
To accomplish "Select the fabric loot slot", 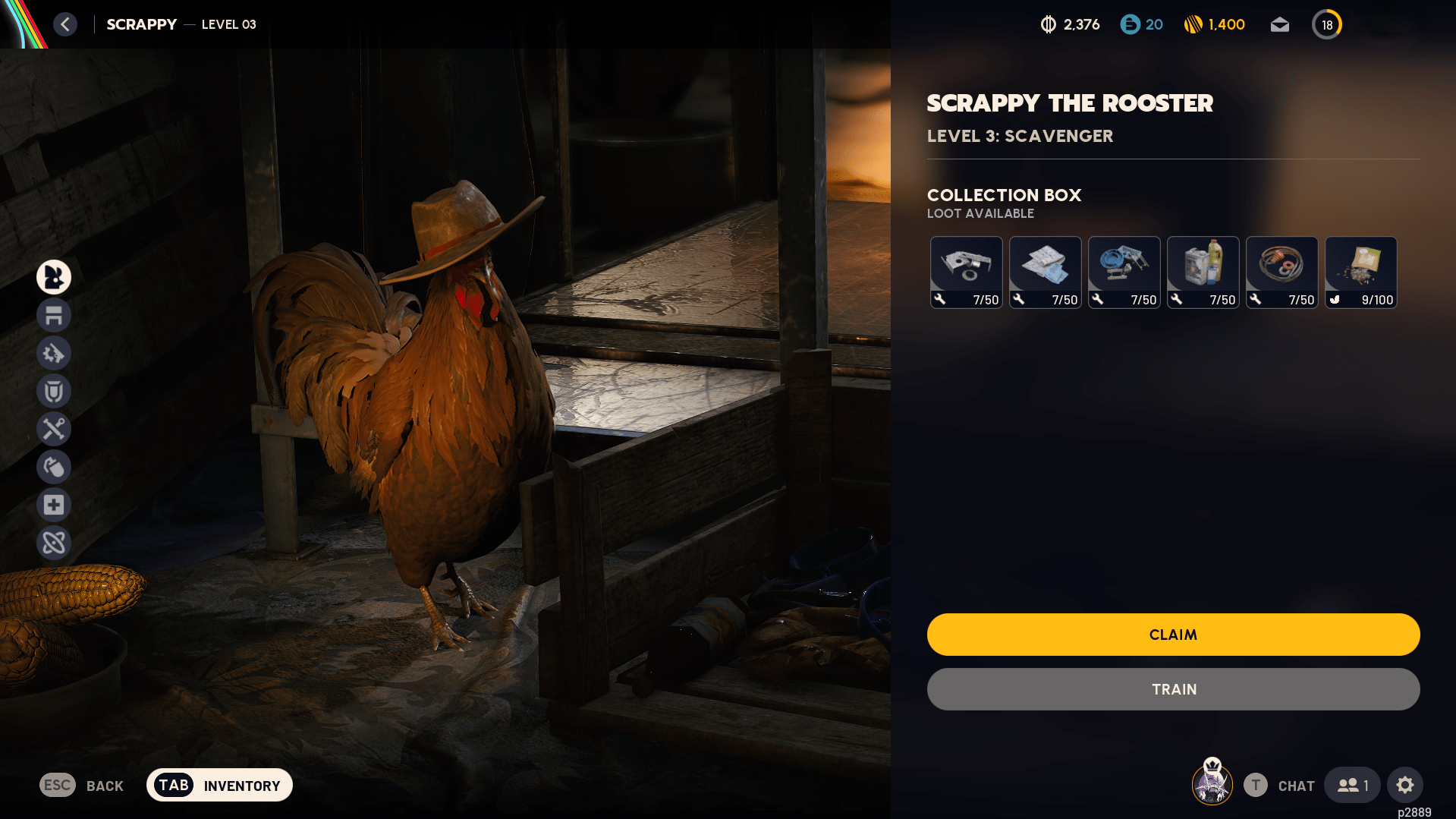I will [1045, 272].
